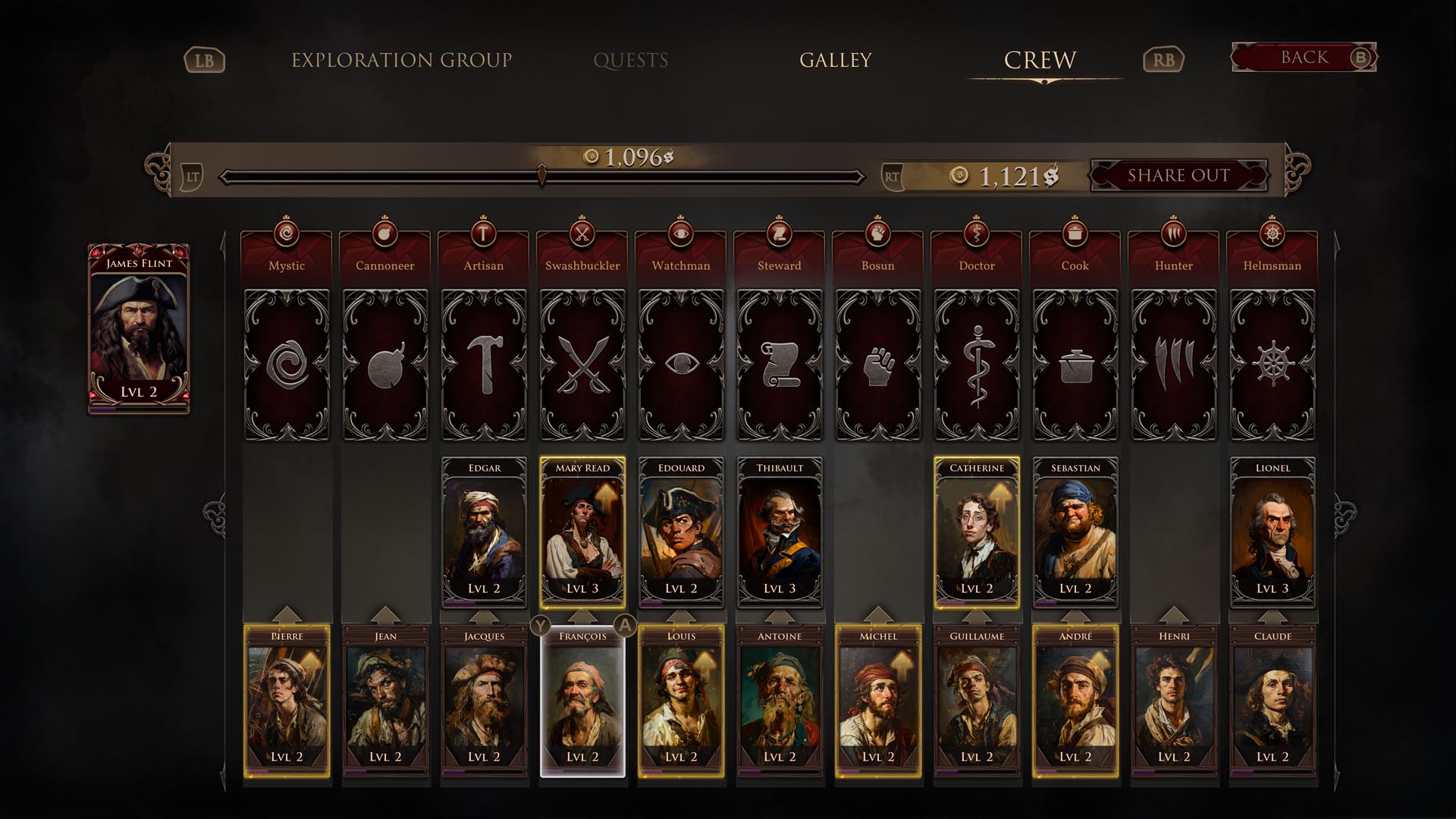The width and height of the screenshot is (1456, 819).
Task: Pick Lionel the helmsman's card
Action: [x=1272, y=532]
